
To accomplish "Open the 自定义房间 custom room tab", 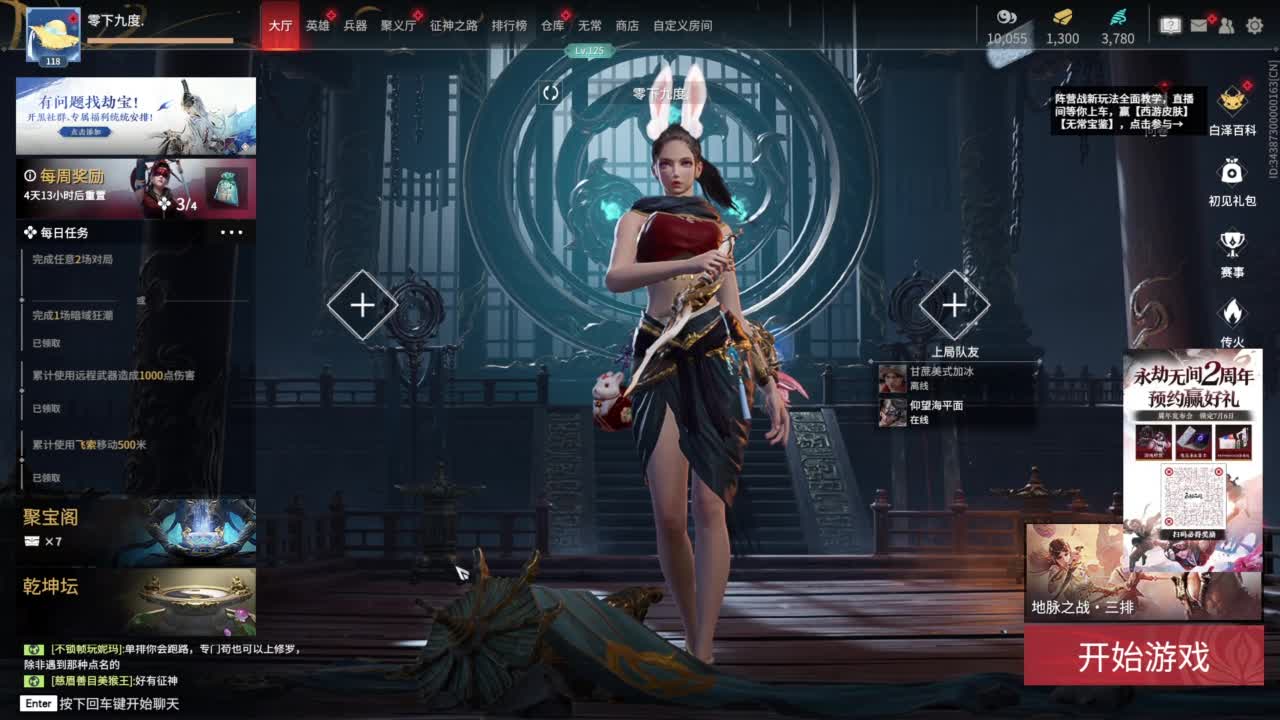I will (683, 26).
